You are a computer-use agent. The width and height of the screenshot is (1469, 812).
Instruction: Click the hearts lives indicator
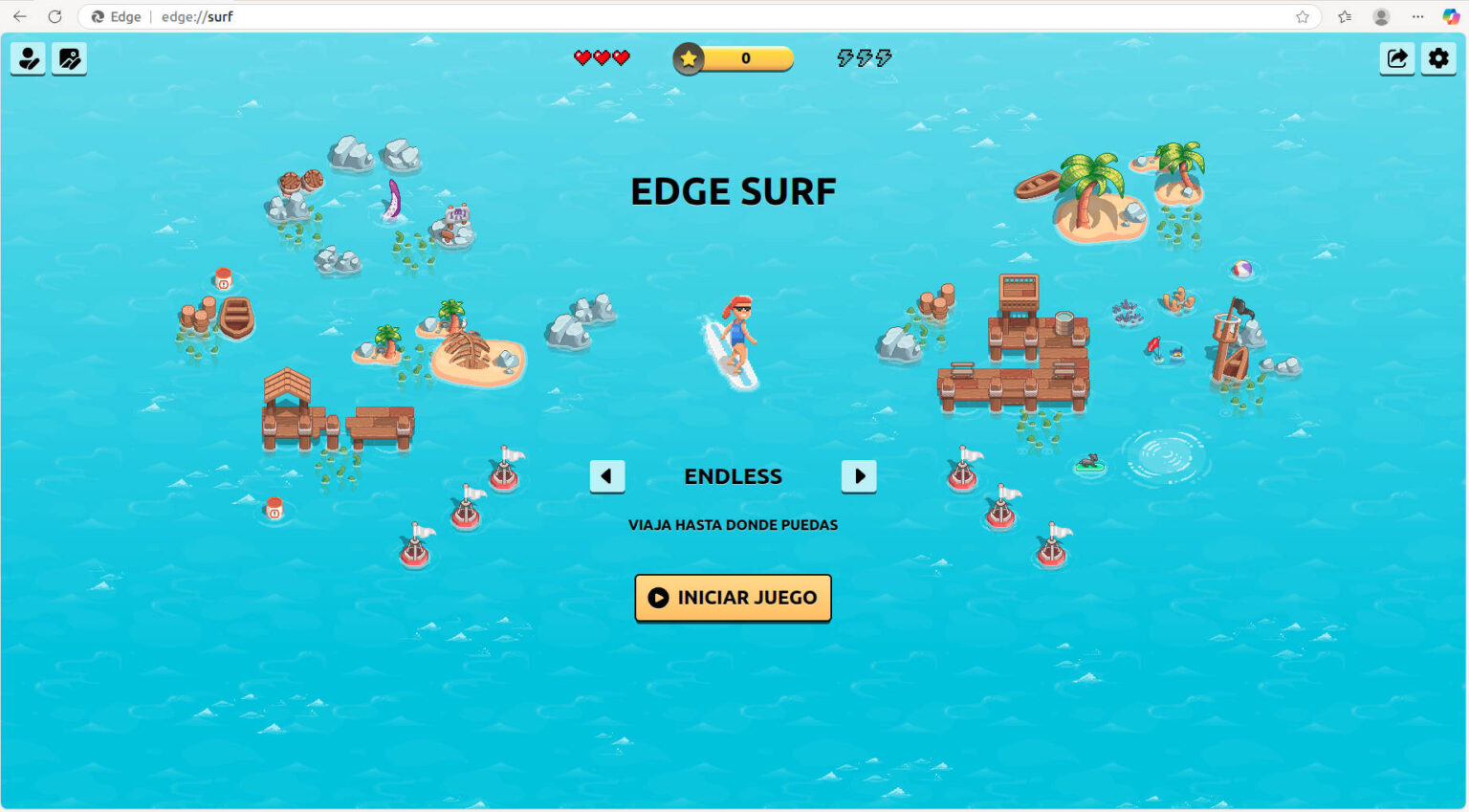point(602,57)
